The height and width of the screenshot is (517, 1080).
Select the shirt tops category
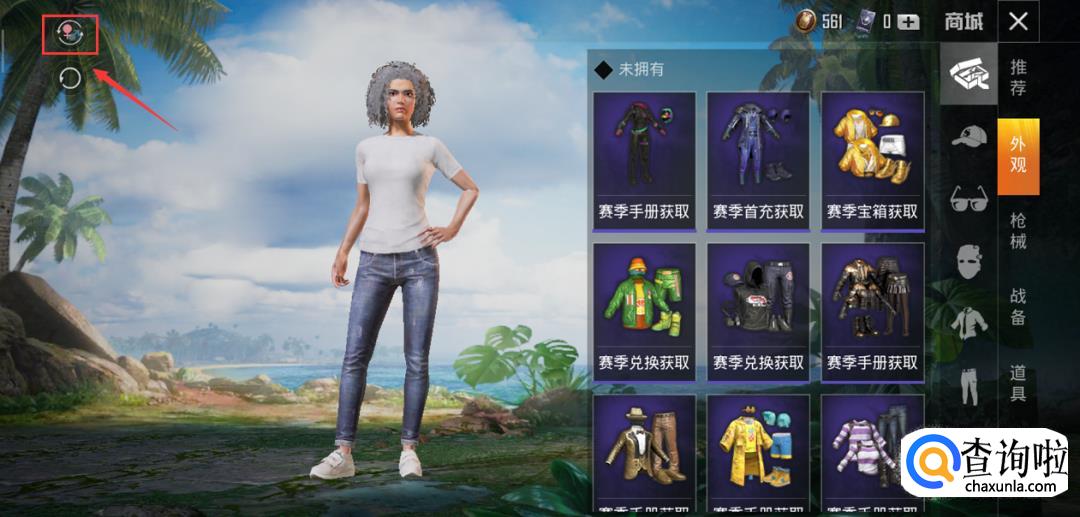point(968,322)
